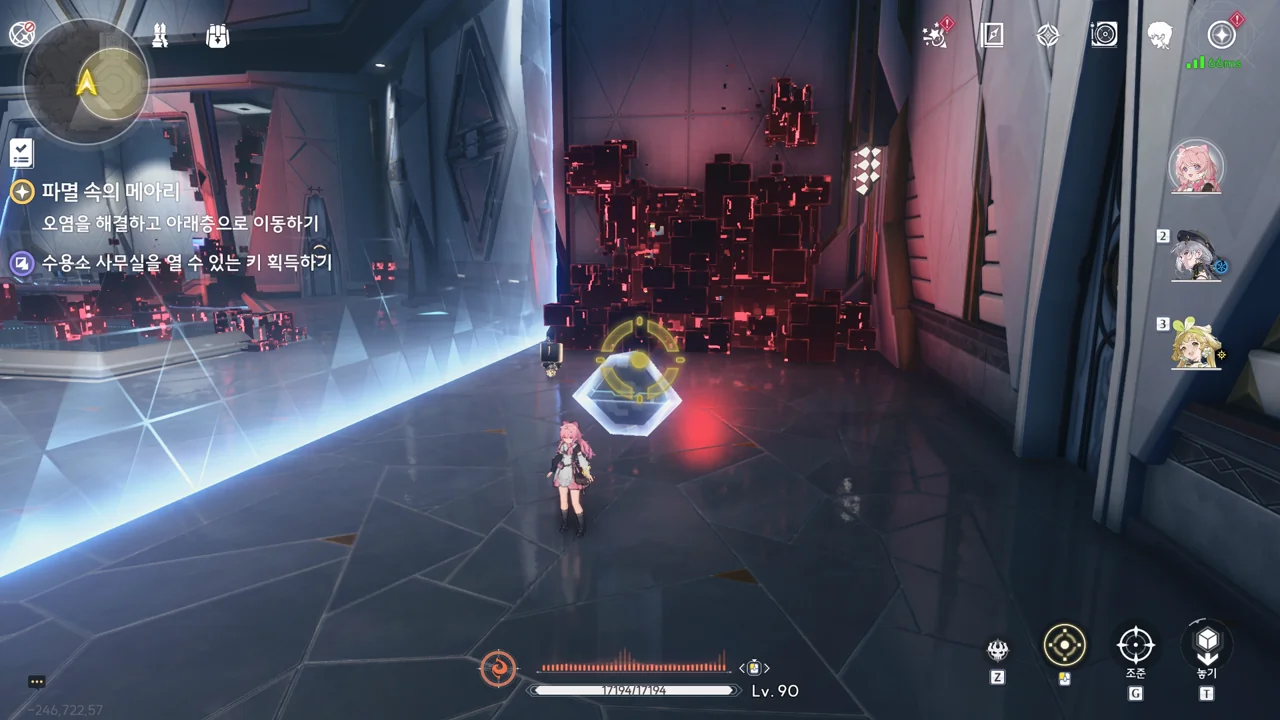Click the globe icon beside the minimap
This screenshot has width=1280, height=720.
[22, 34]
